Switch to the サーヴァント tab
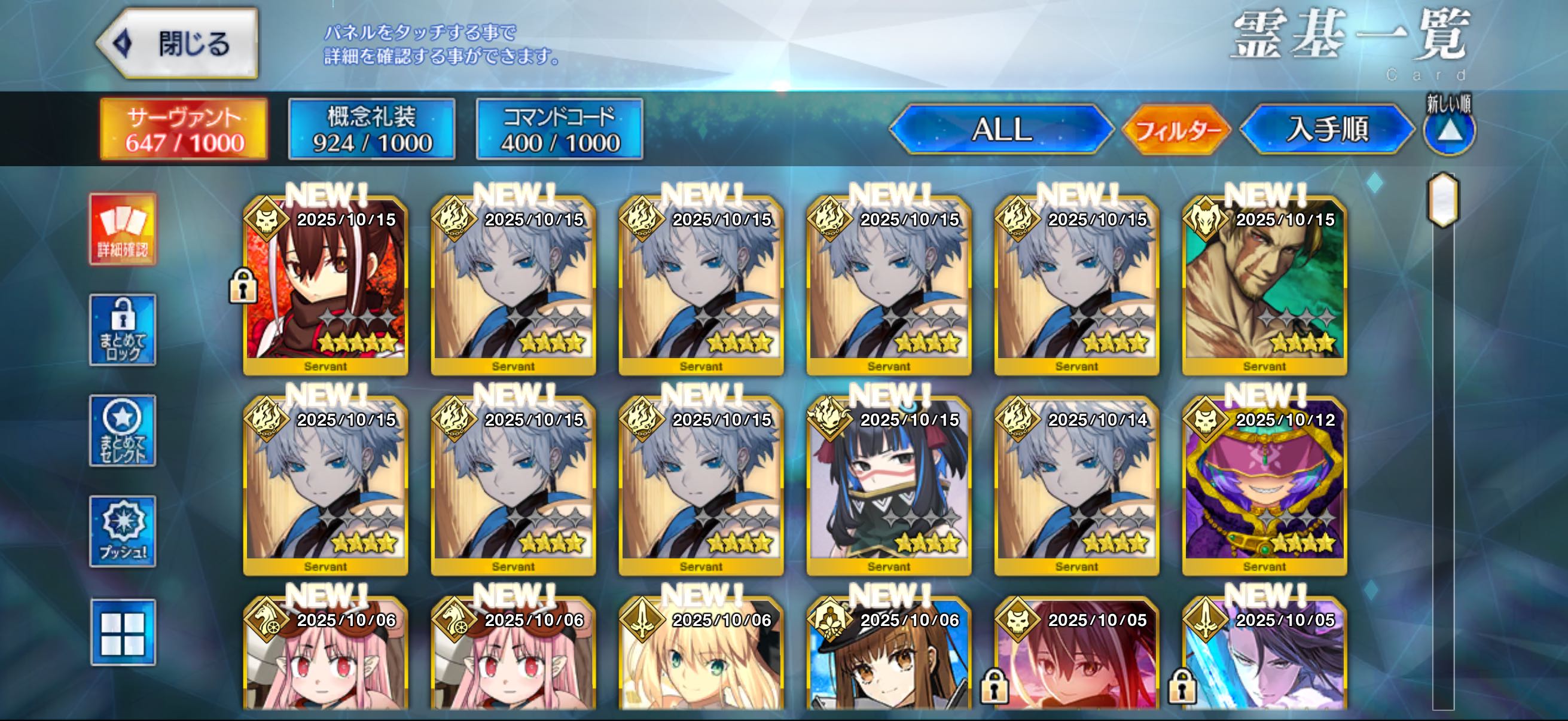Viewport: 1568px width, 721px height. [184, 130]
